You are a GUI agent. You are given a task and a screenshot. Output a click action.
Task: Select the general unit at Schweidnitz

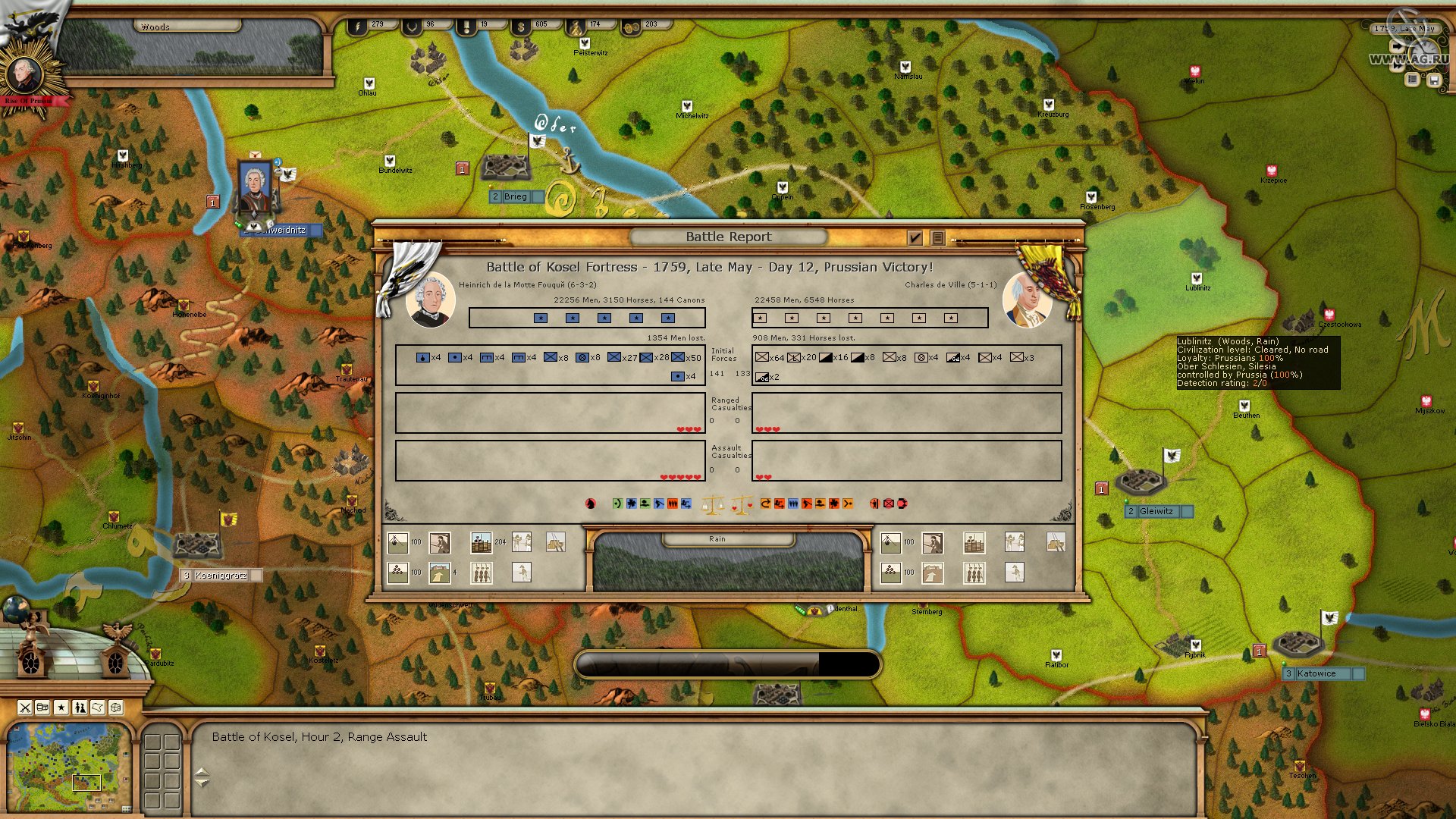(x=255, y=190)
